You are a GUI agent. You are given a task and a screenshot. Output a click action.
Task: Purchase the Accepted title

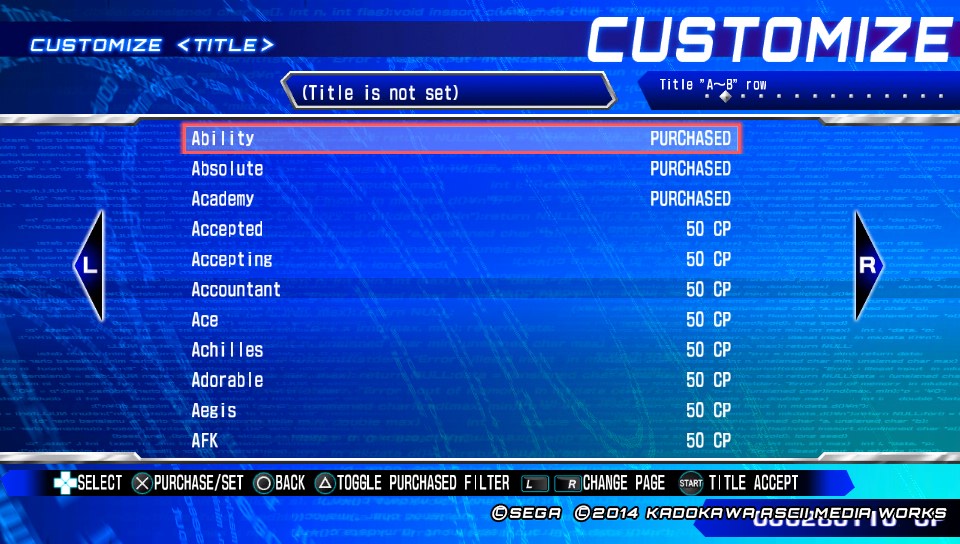[461, 229]
